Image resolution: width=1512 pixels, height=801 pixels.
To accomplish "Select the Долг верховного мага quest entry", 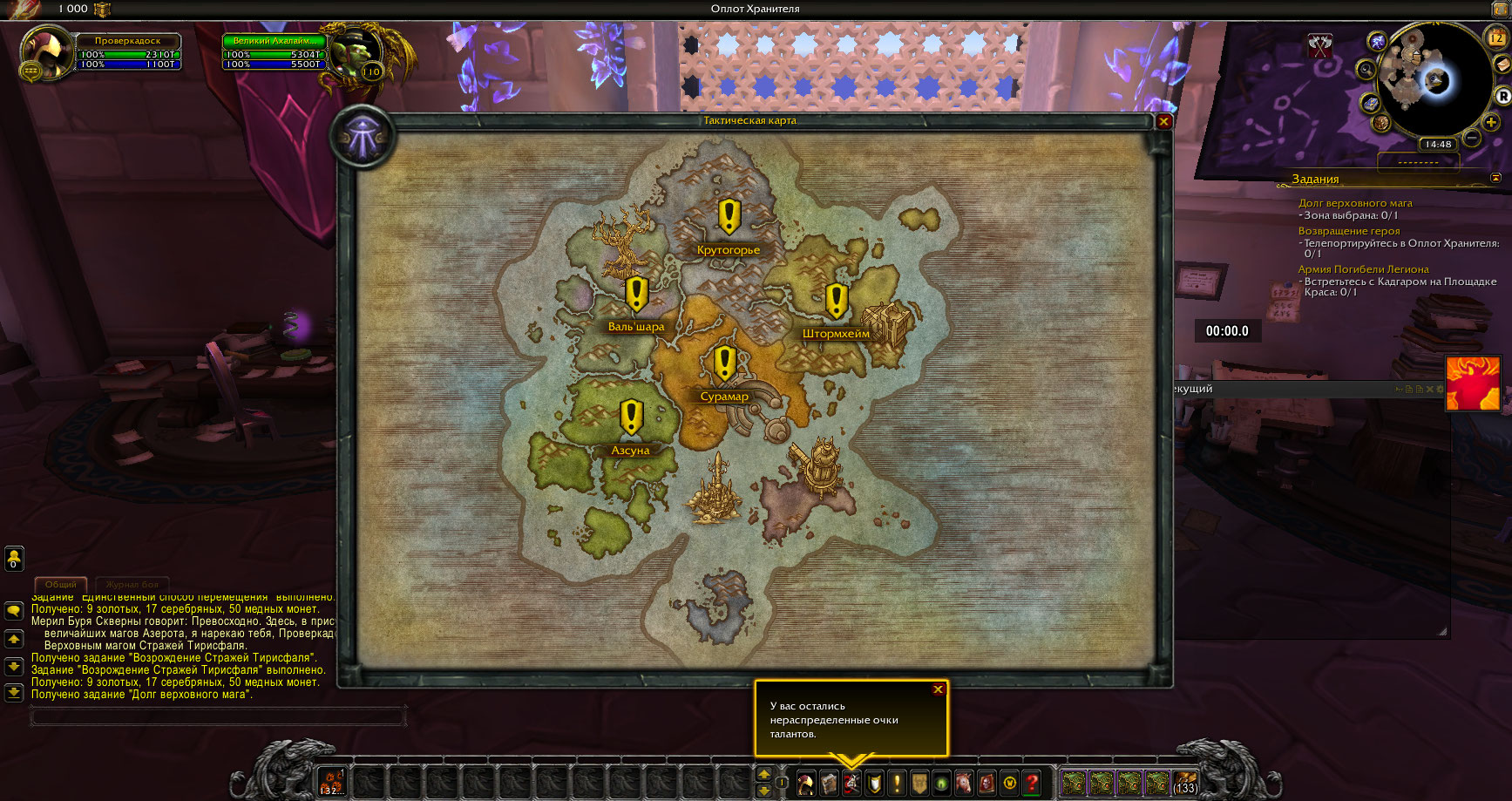I will tap(1355, 203).
